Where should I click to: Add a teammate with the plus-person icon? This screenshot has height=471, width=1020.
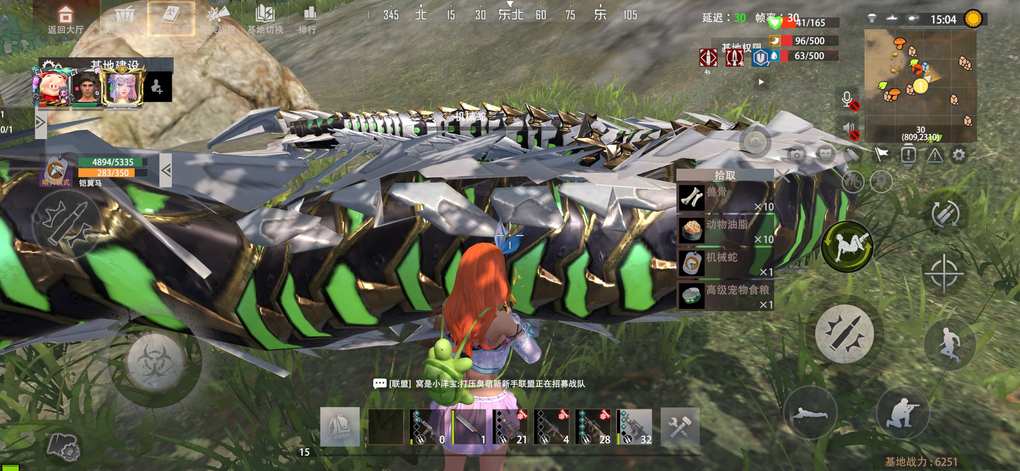(x=158, y=86)
